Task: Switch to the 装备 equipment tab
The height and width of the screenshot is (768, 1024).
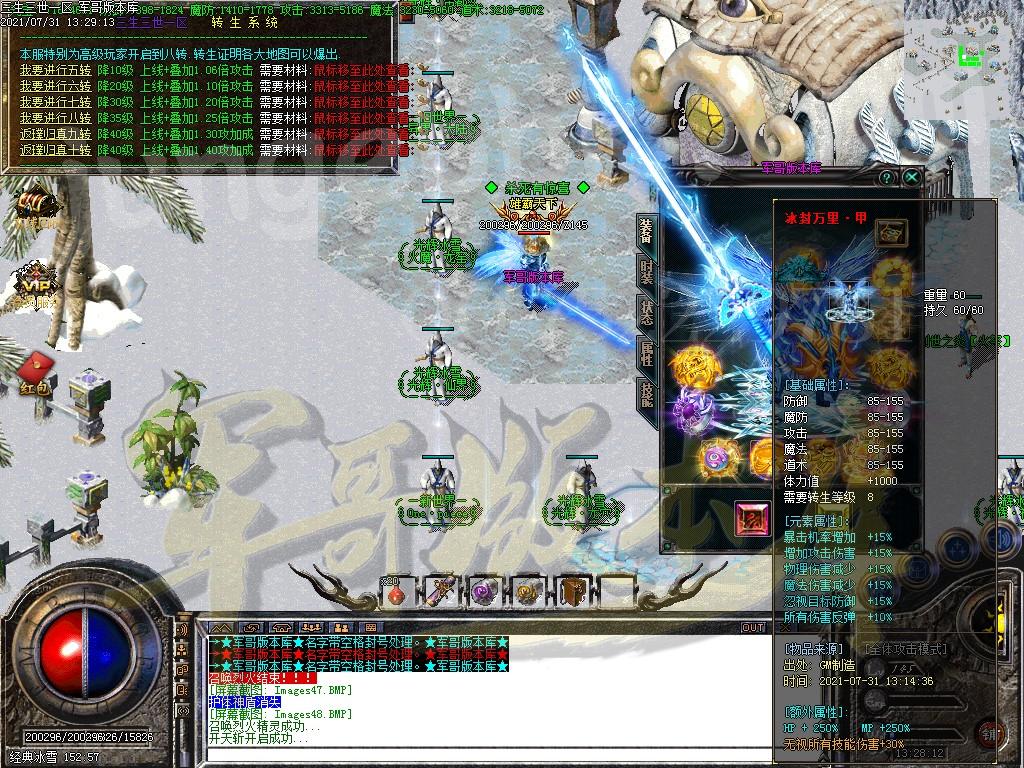Action: (646, 229)
